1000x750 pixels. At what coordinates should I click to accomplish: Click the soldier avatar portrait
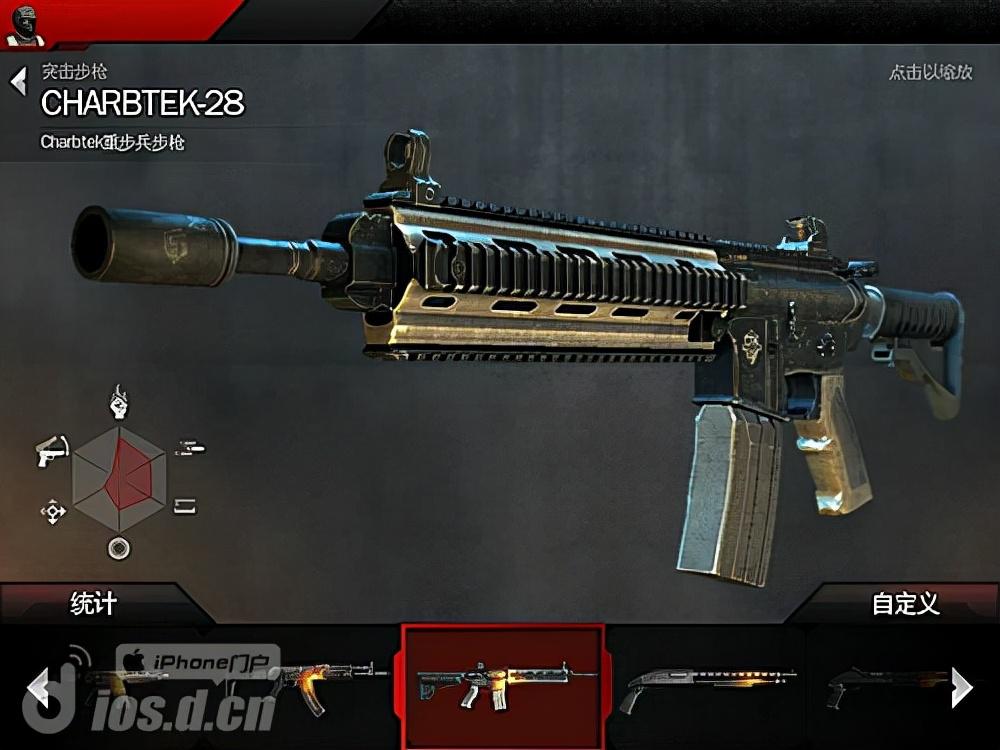24,25
